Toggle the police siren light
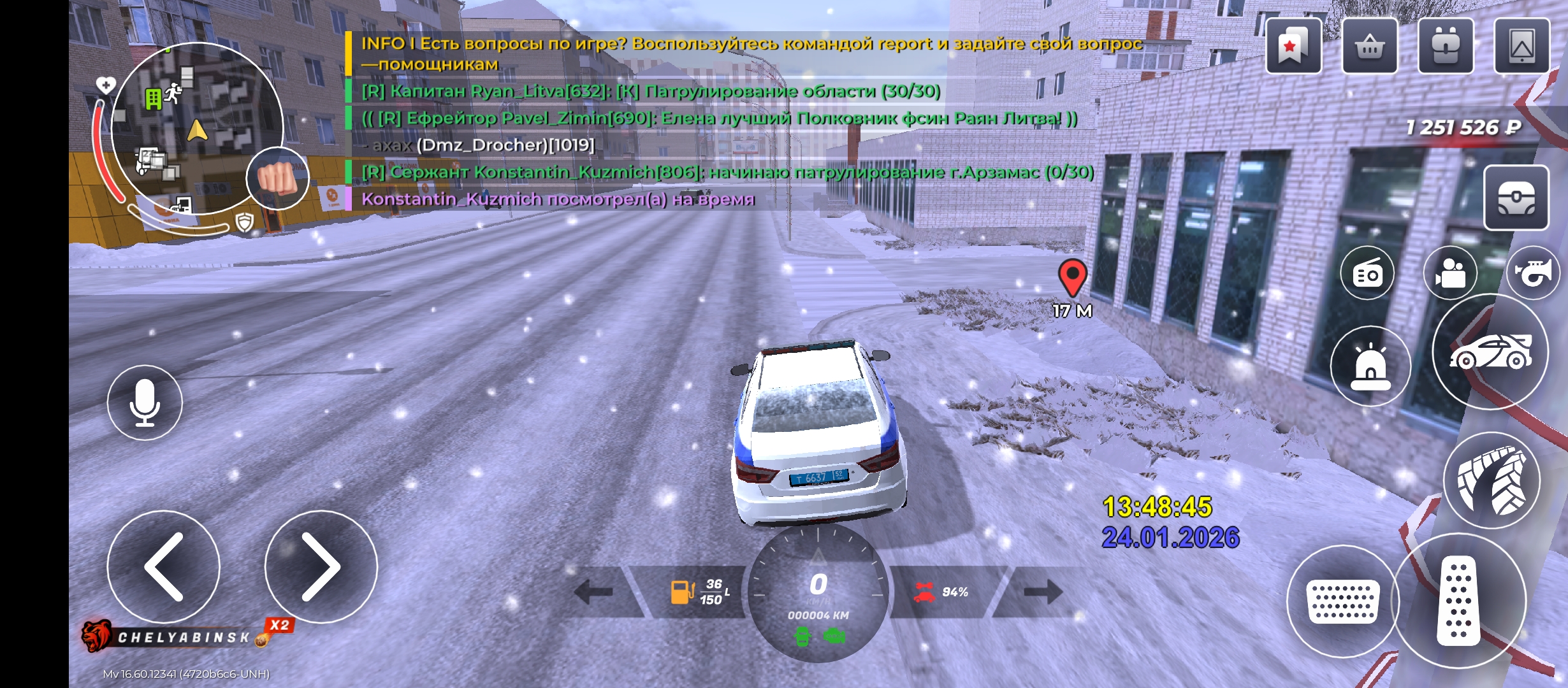Screen dimensions: 1568x688 pos(1370,366)
